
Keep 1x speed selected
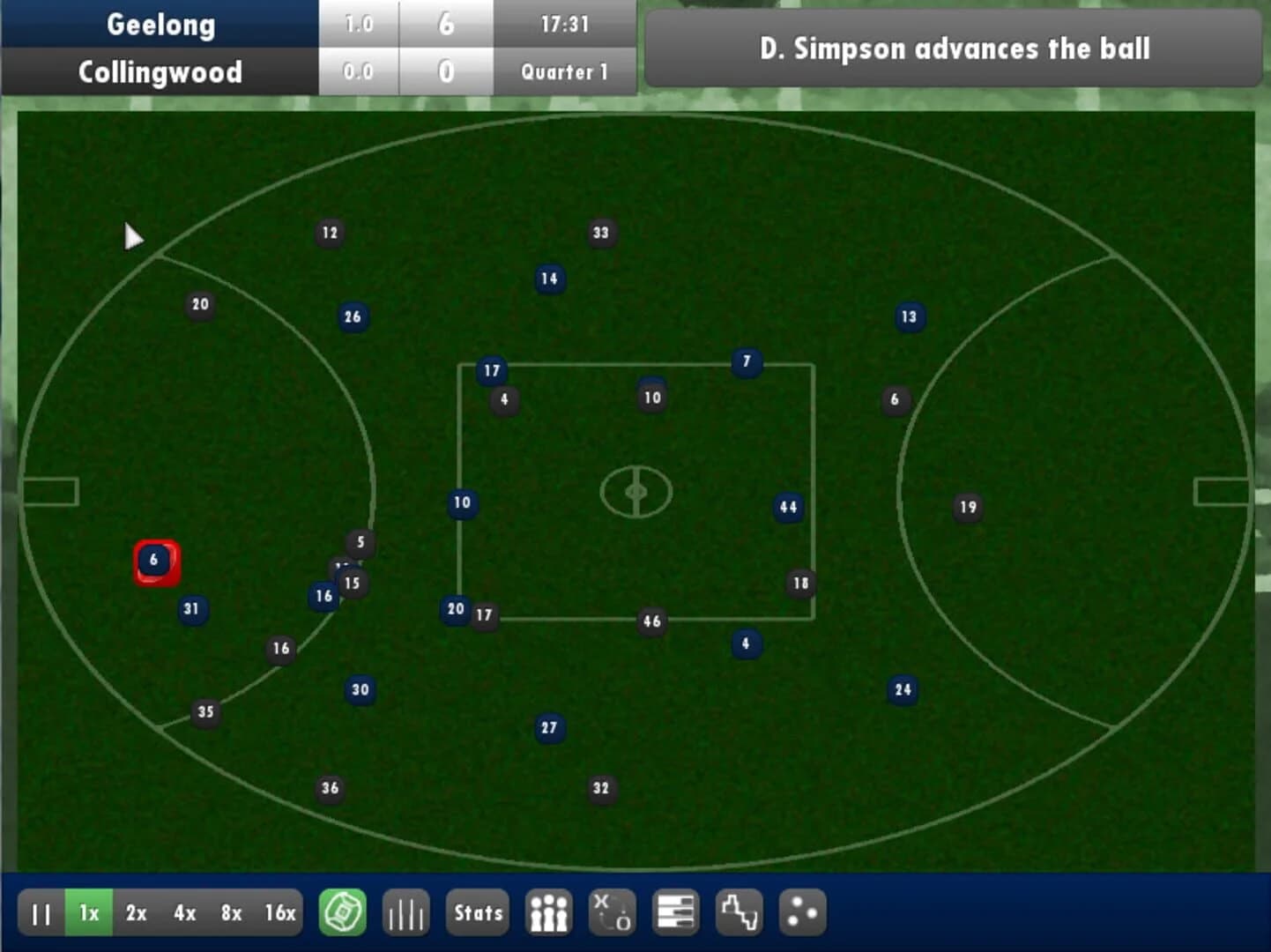(87, 912)
